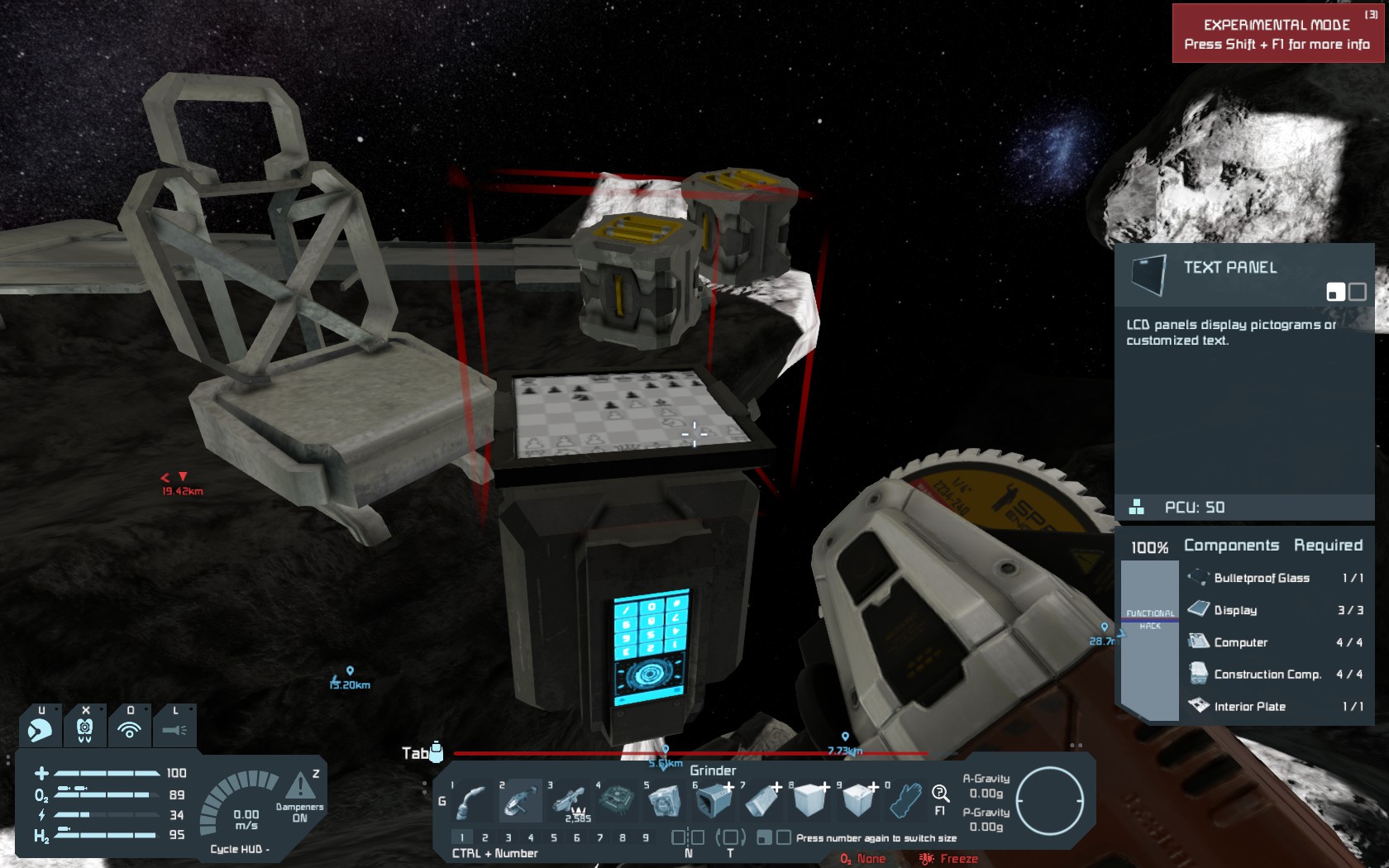Select the Grinder tool slot

coord(520,800)
